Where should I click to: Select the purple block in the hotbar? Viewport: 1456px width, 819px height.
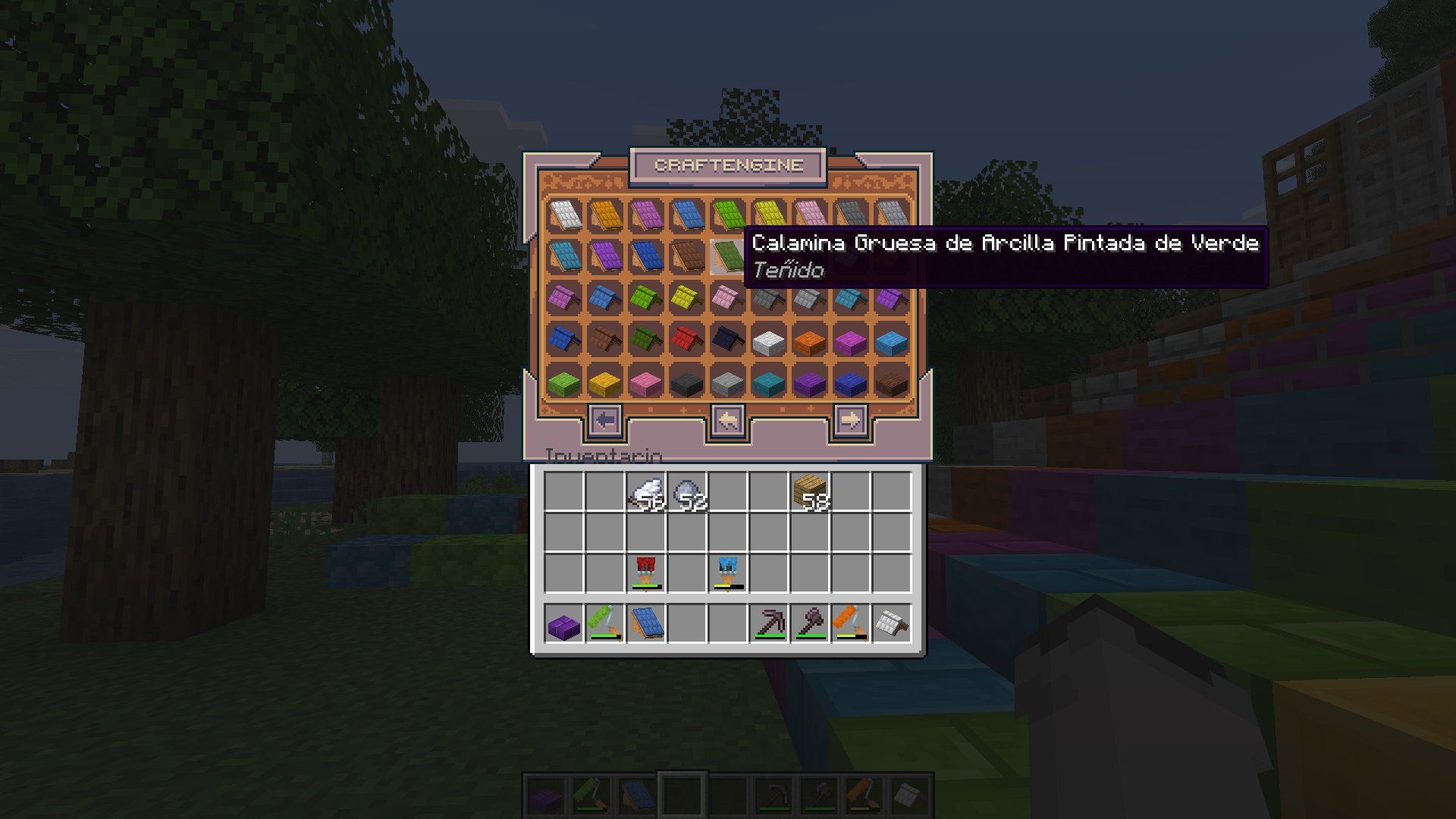563,623
